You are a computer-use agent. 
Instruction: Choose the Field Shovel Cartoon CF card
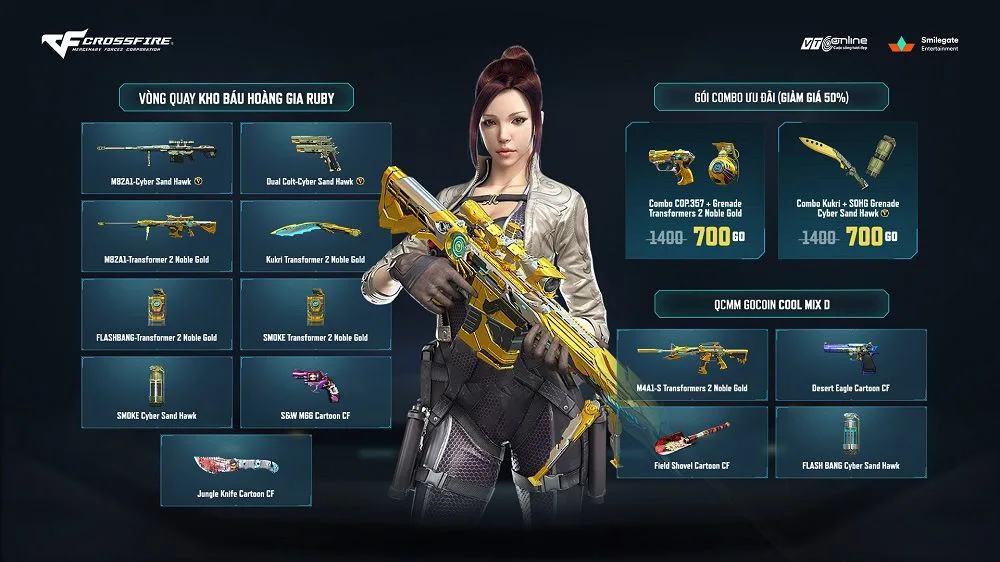tap(692, 441)
